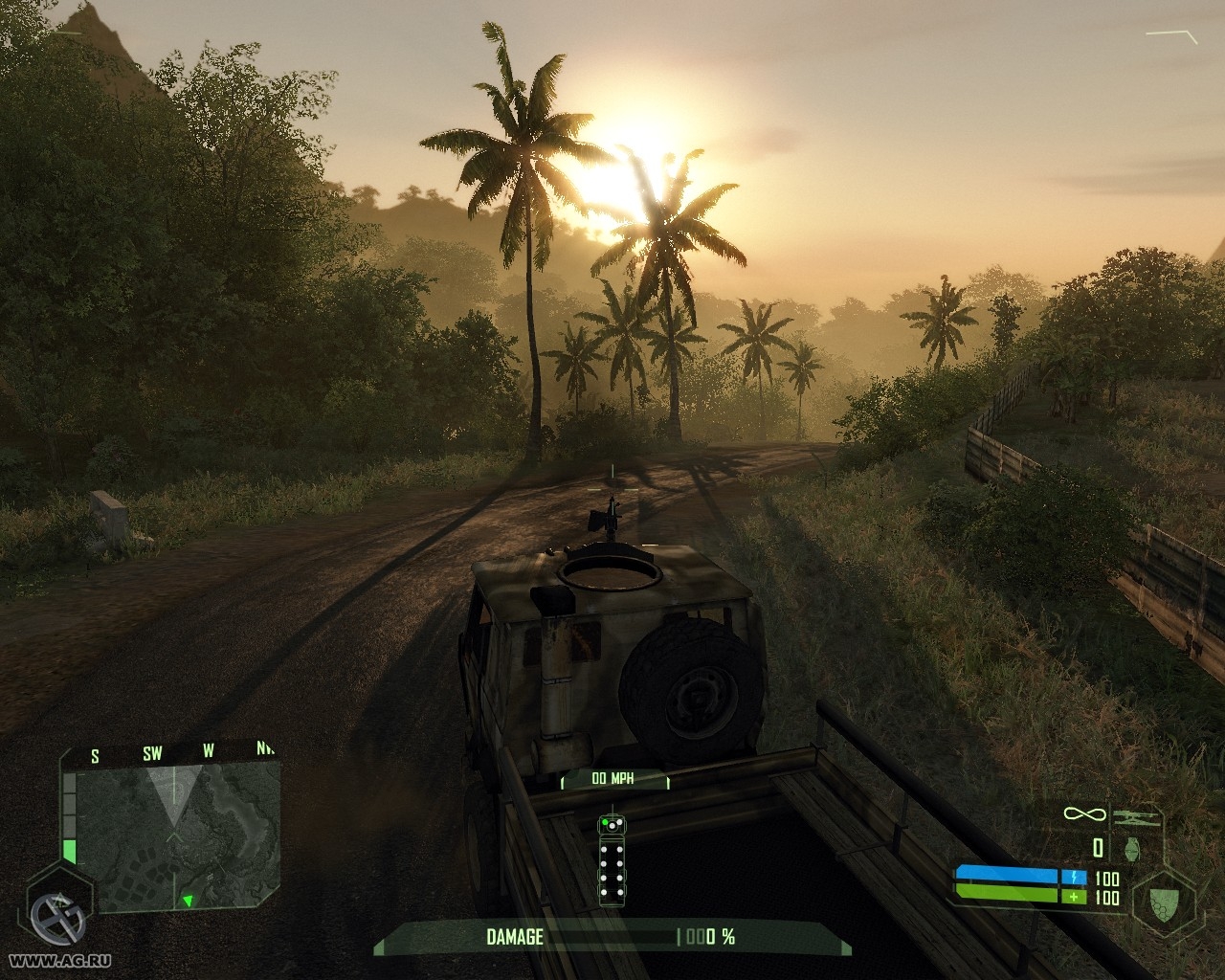Click the green player arrow on minimap

pyautogui.click(x=189, y=900)
